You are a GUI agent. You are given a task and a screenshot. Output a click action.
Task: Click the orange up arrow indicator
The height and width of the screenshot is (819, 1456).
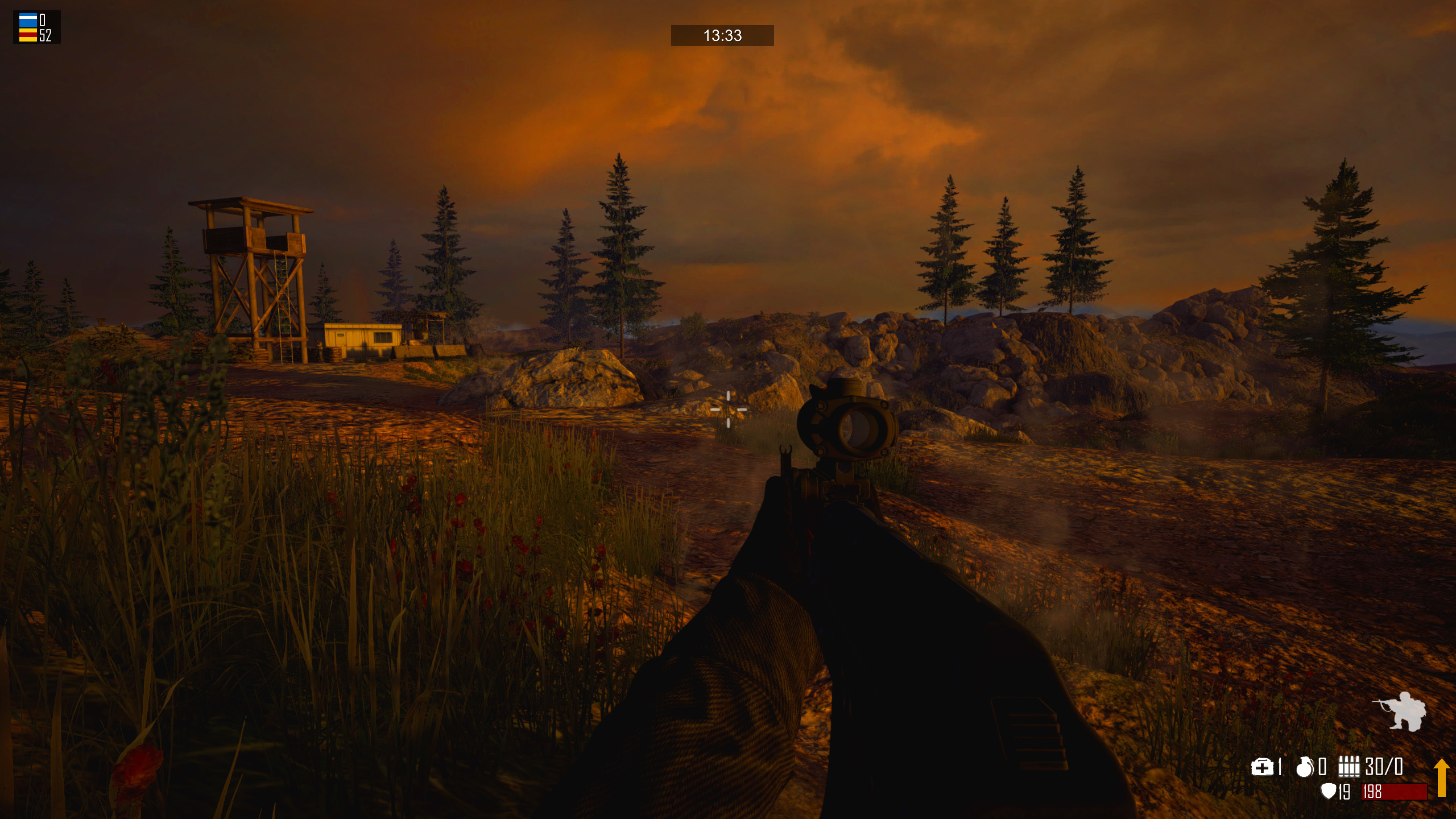tap(1441, 777)
